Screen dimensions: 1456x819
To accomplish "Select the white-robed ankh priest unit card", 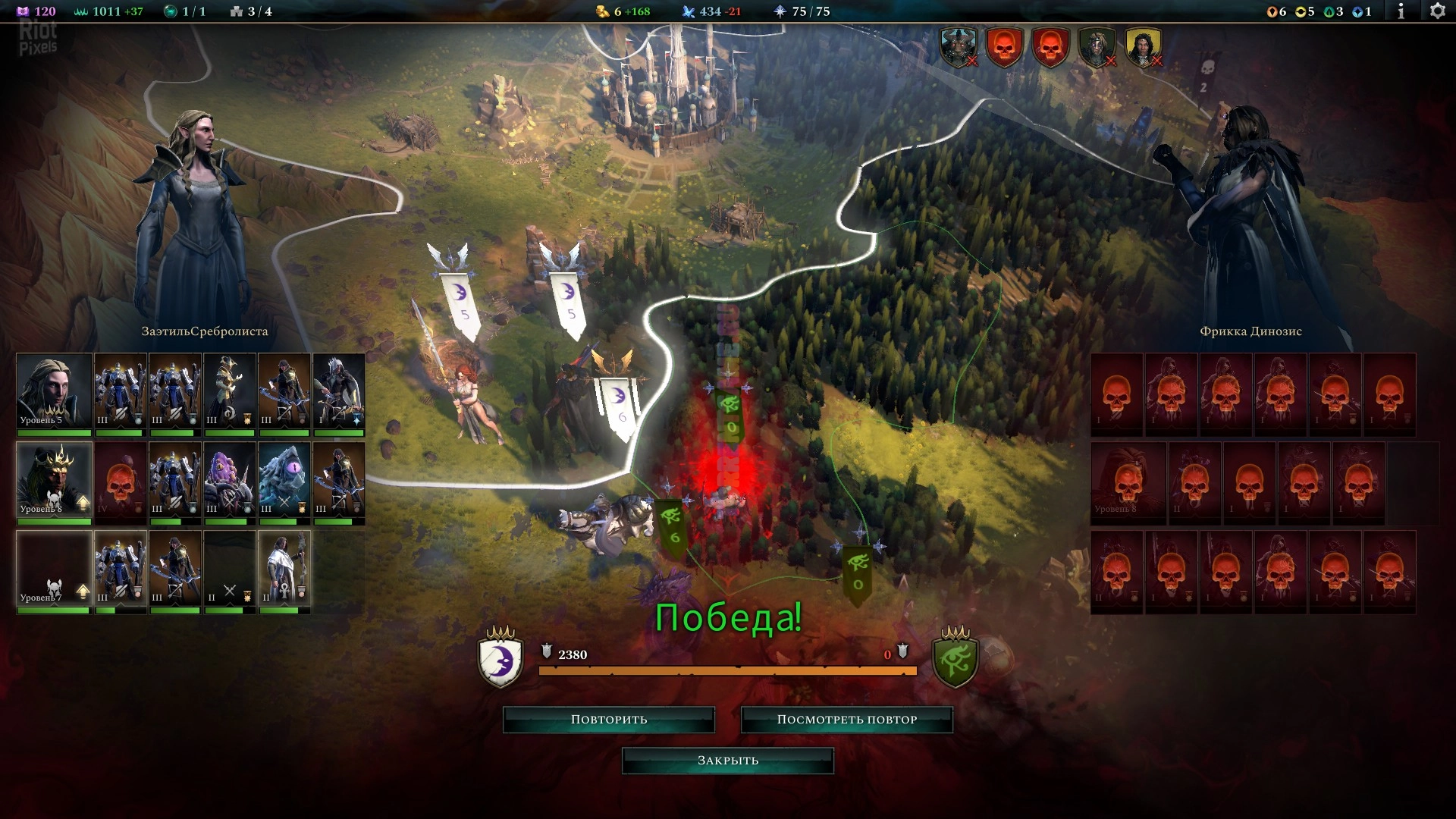I will pos(284,569).
